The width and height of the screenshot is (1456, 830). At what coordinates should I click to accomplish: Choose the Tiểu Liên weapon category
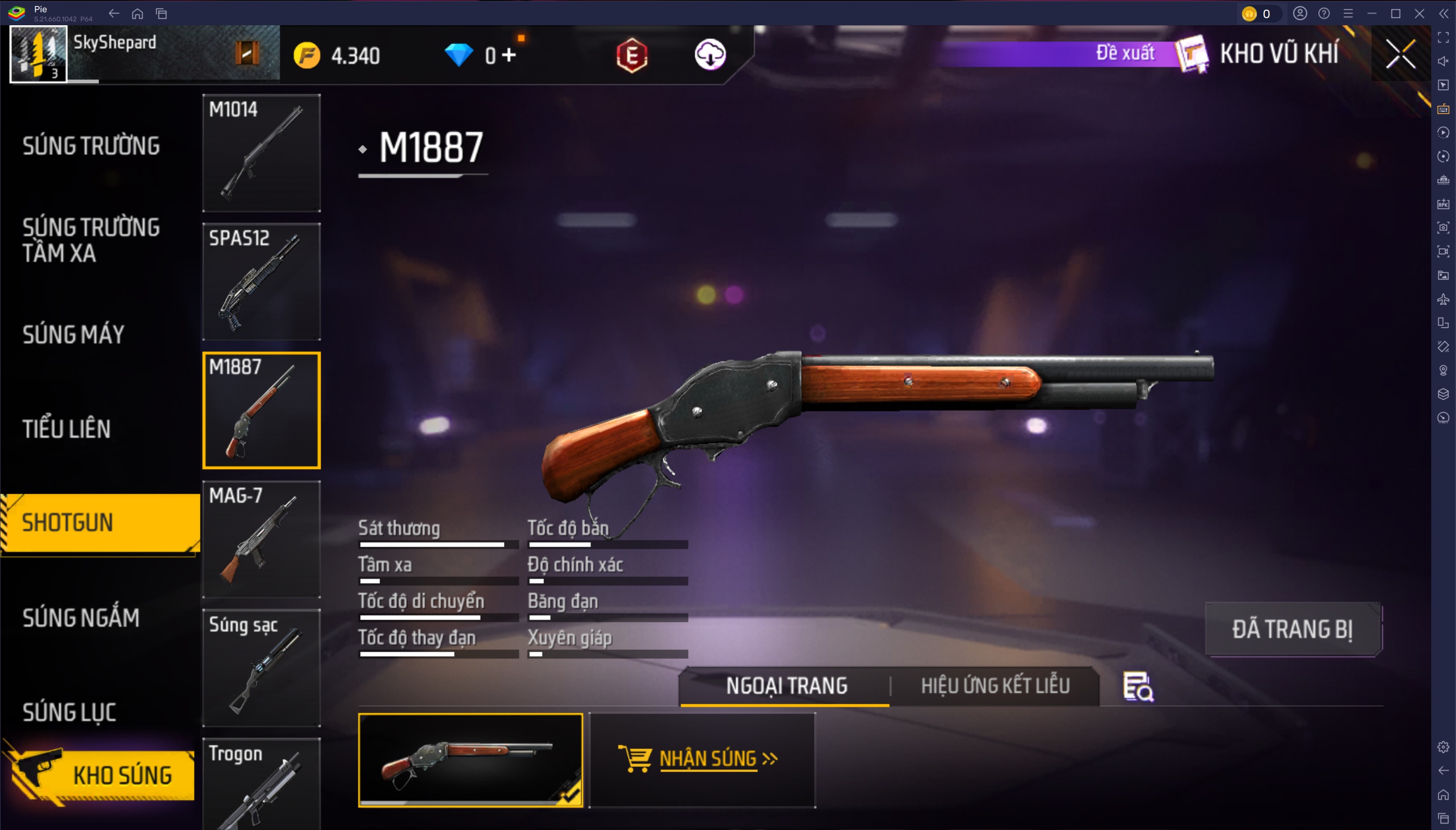(67, 429)
